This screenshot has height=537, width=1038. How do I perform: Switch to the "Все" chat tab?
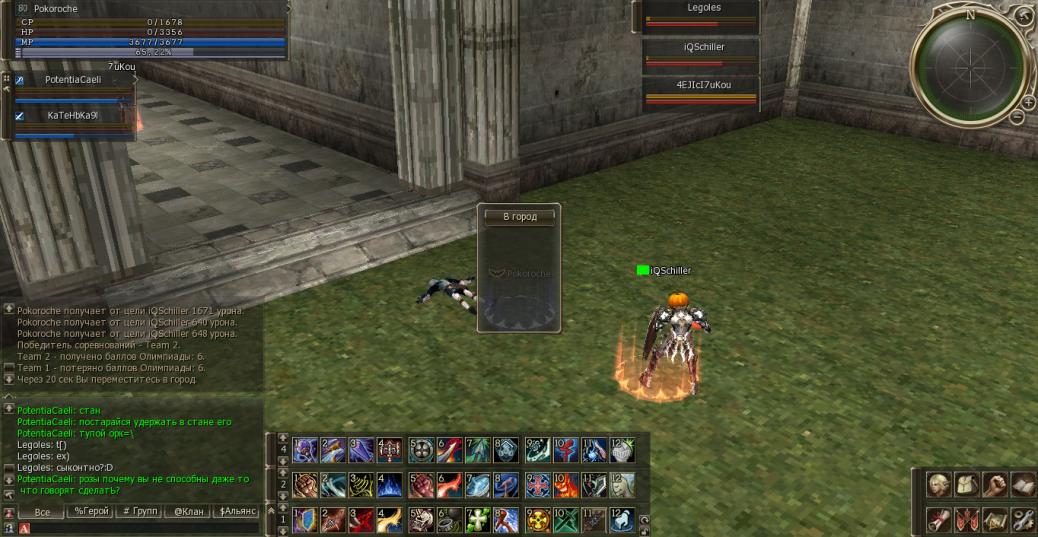(x=42, y=511)
